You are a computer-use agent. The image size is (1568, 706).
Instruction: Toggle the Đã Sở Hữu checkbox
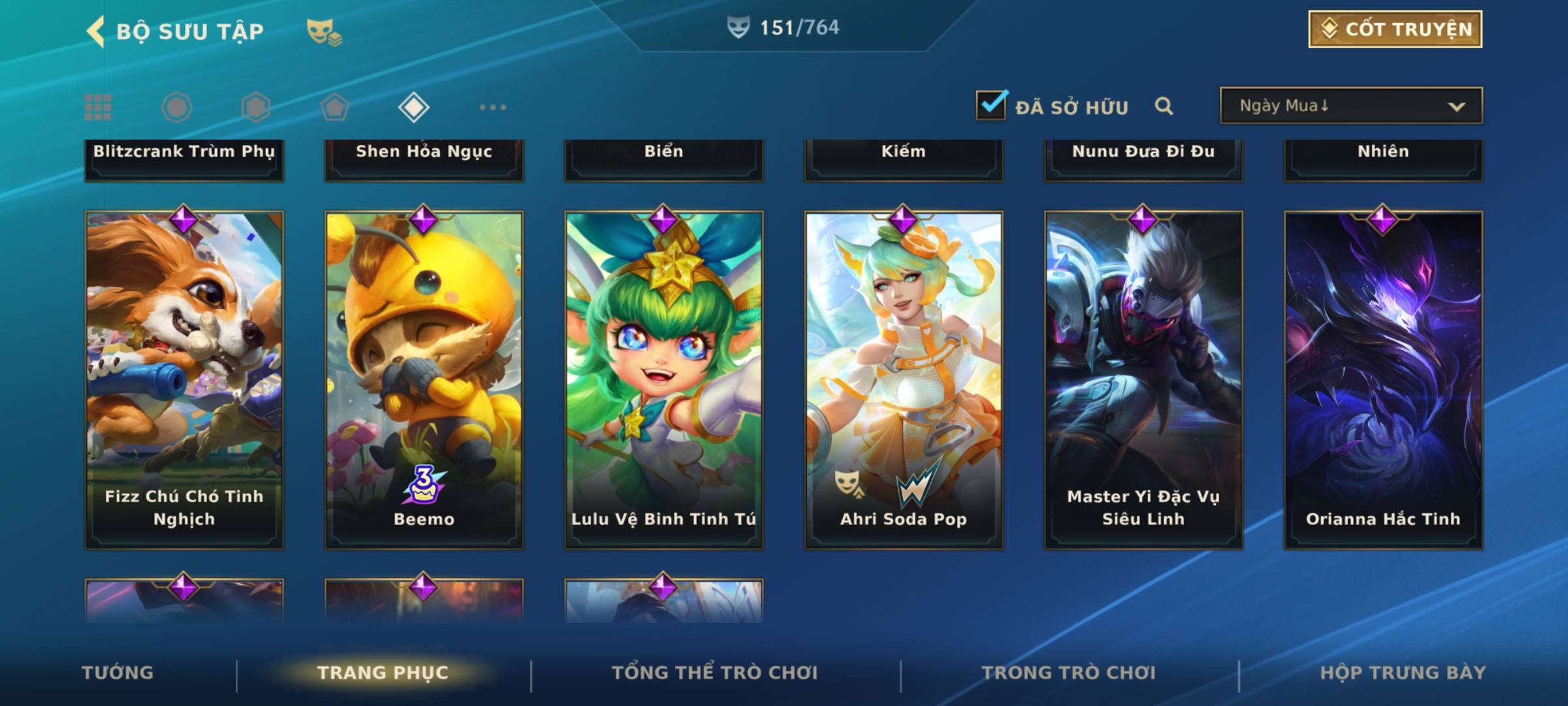click(x=991, y=105)
